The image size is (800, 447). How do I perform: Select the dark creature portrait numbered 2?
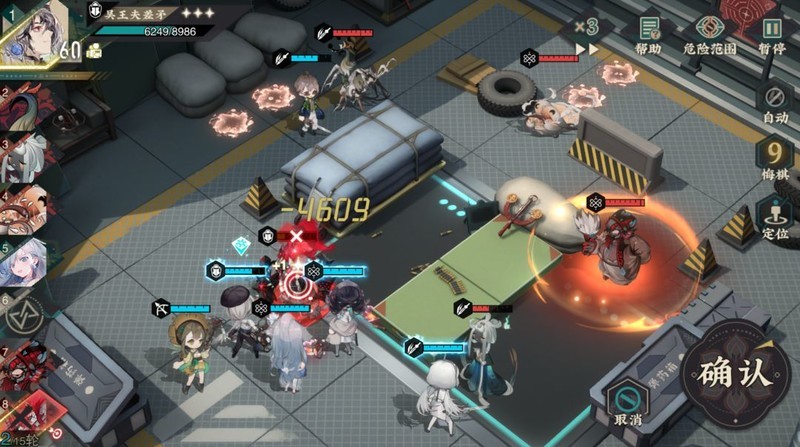click(x=30, y=107)
